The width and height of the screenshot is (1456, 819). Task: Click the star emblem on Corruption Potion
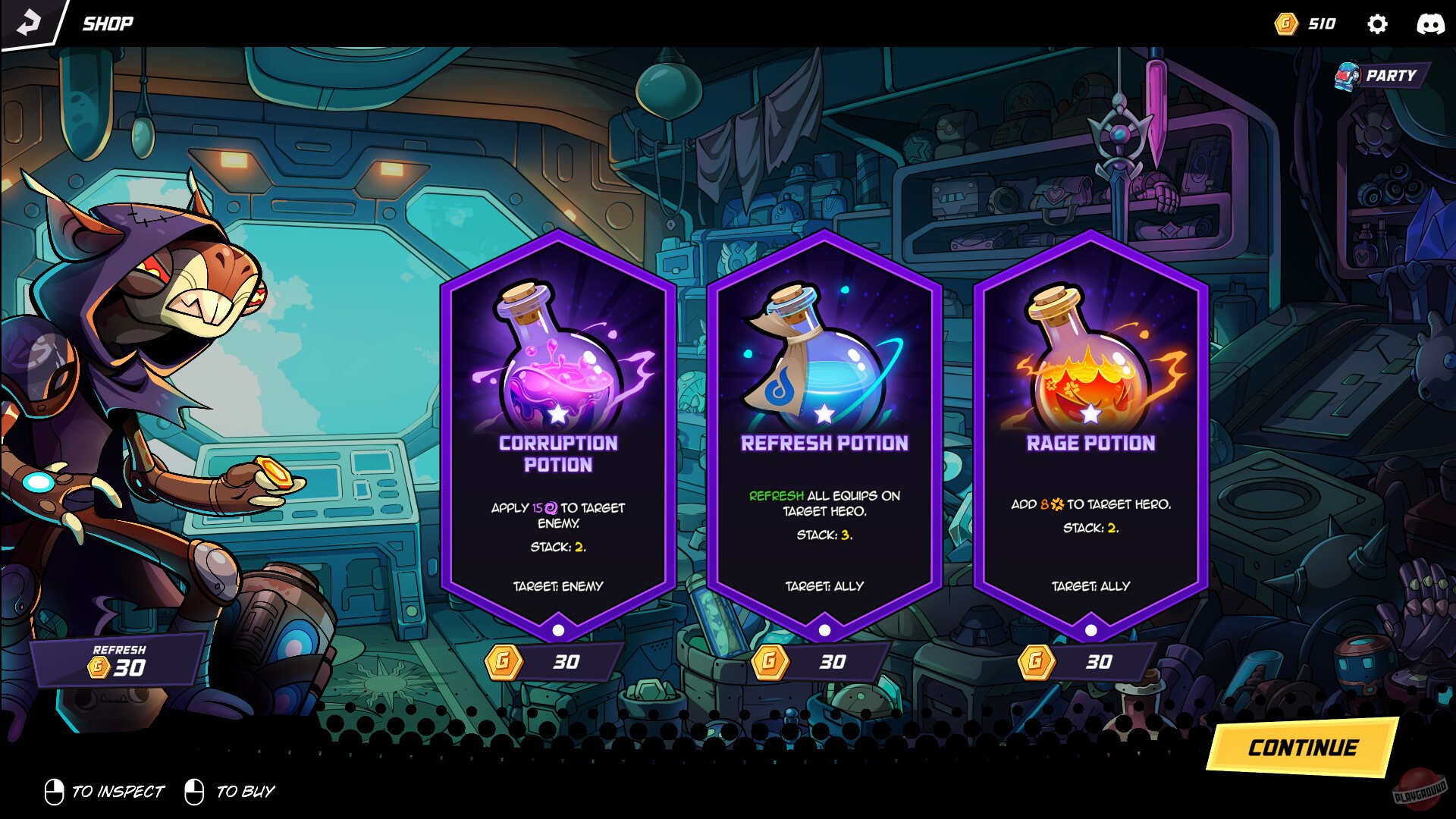557,416
